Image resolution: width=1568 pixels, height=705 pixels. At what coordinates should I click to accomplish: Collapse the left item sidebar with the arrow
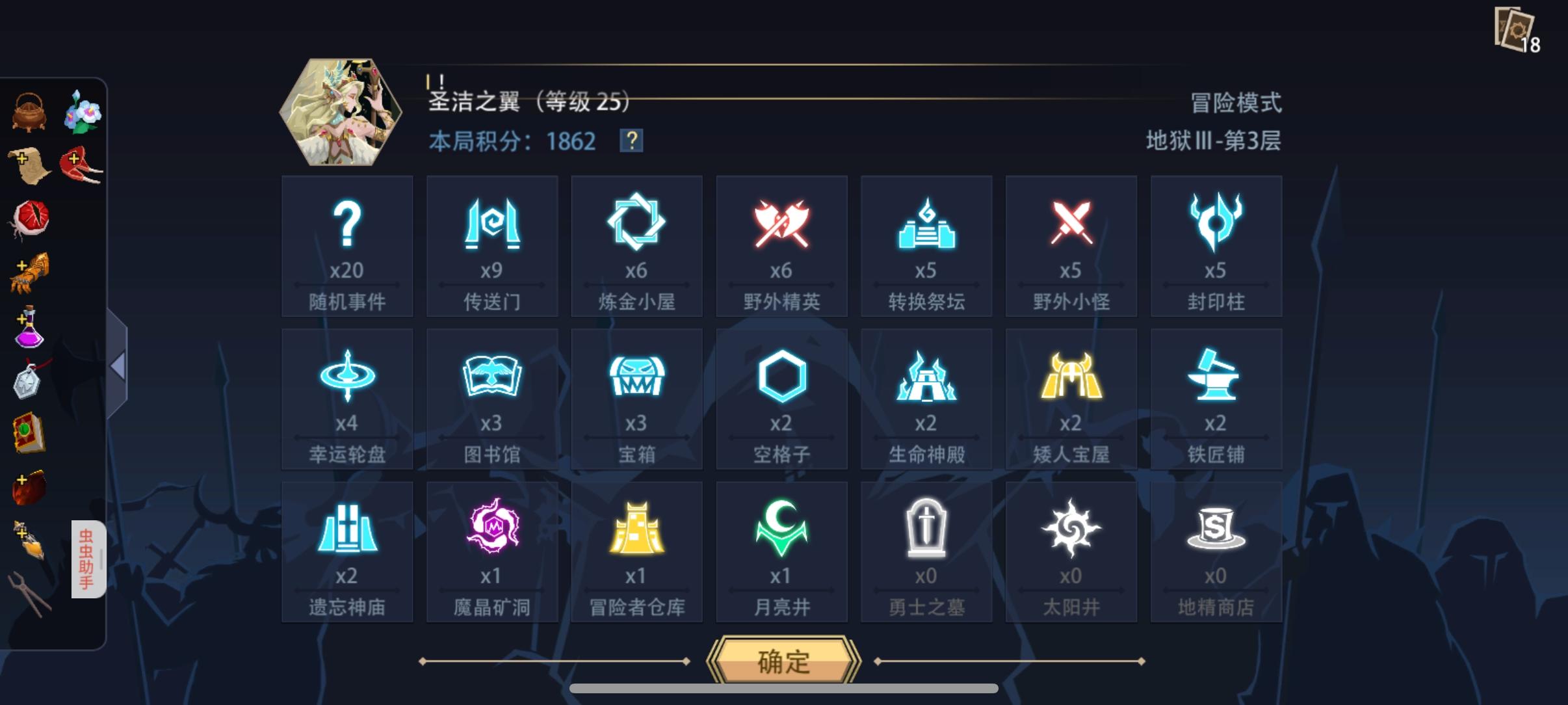pyautogui.click(x=117, y=367)
